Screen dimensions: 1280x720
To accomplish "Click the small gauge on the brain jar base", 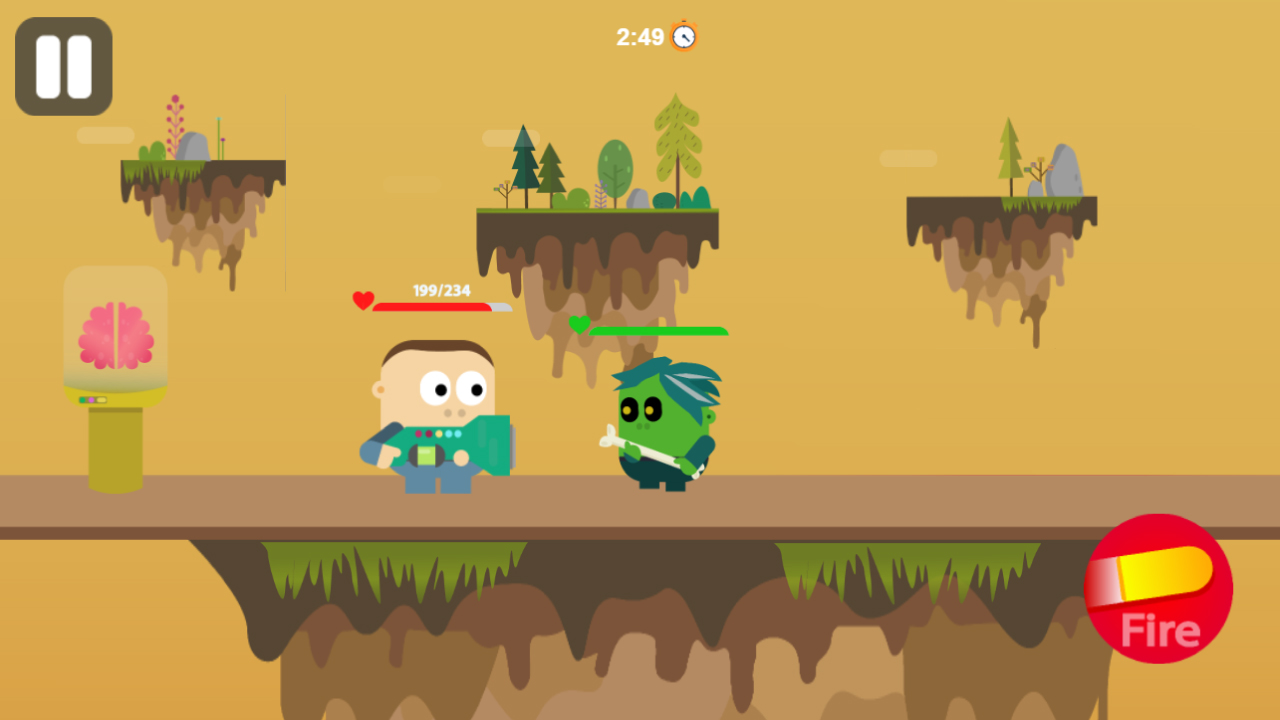I will pyautogui.click(x=95, y=398).
